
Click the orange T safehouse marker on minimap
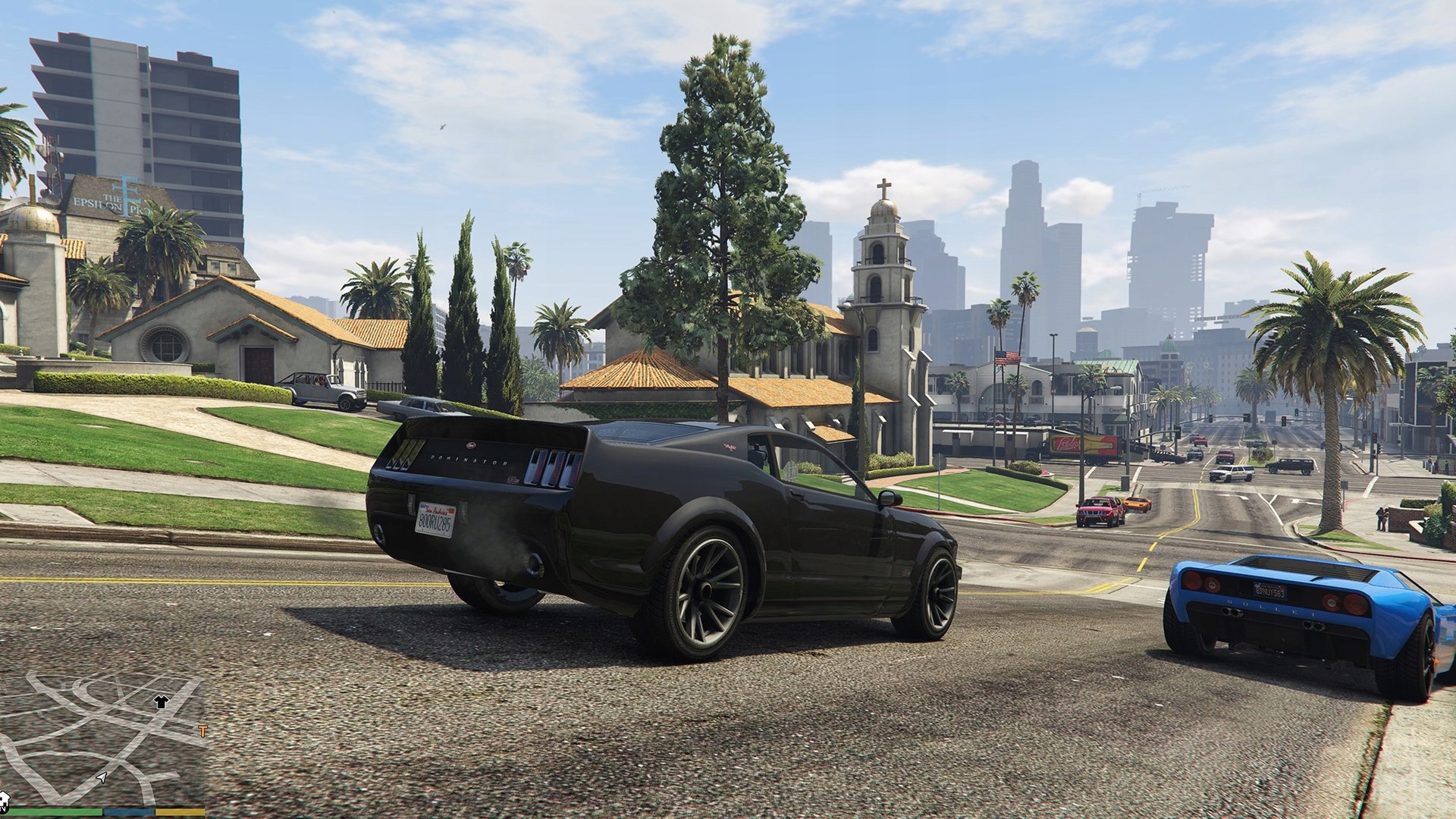[202, 730]
